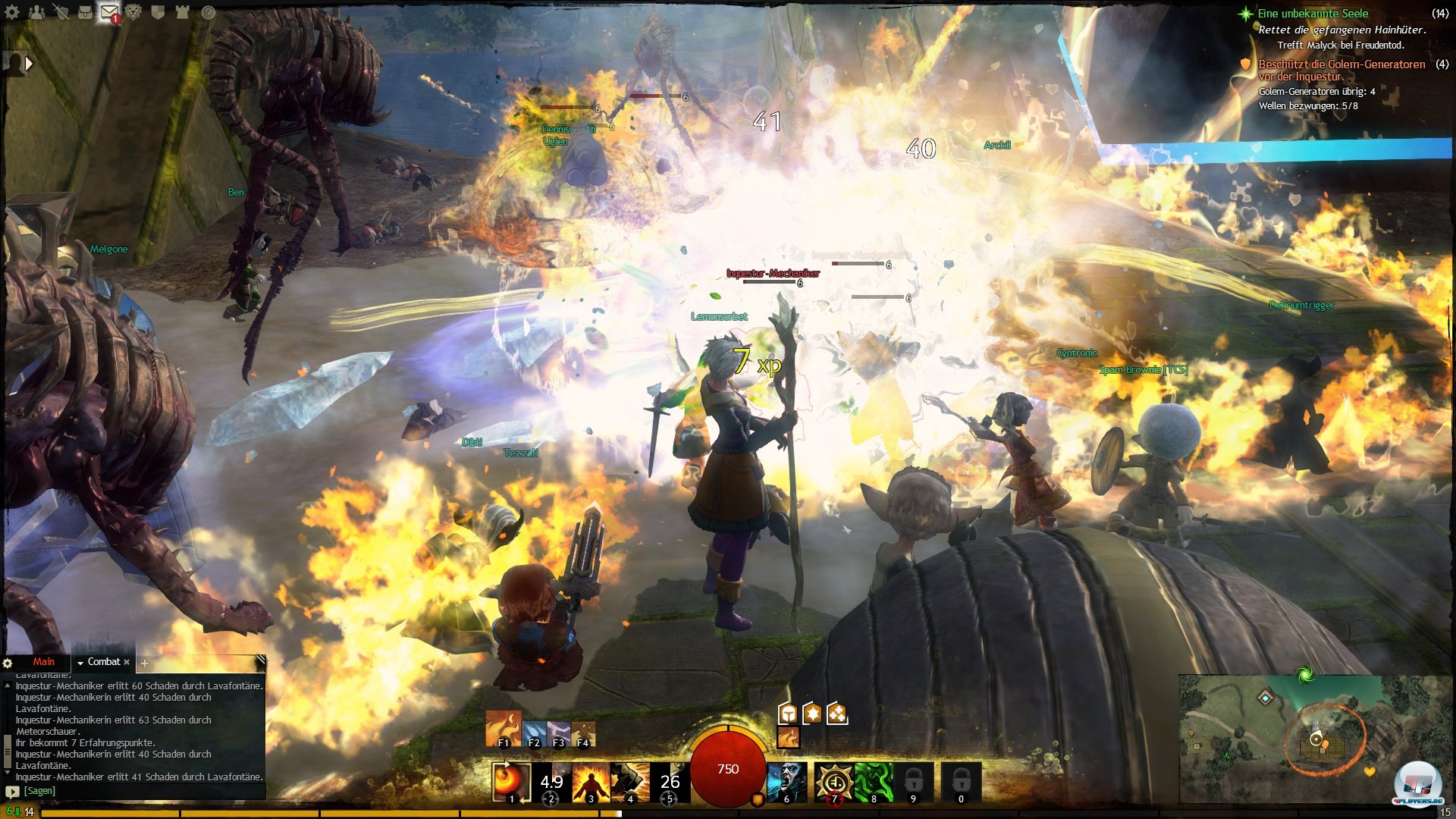Image resolution: width=1456 pixels, height=819 pixels.
Task: Activate the screaming face heal skill
Action: [x=786, y=781]
